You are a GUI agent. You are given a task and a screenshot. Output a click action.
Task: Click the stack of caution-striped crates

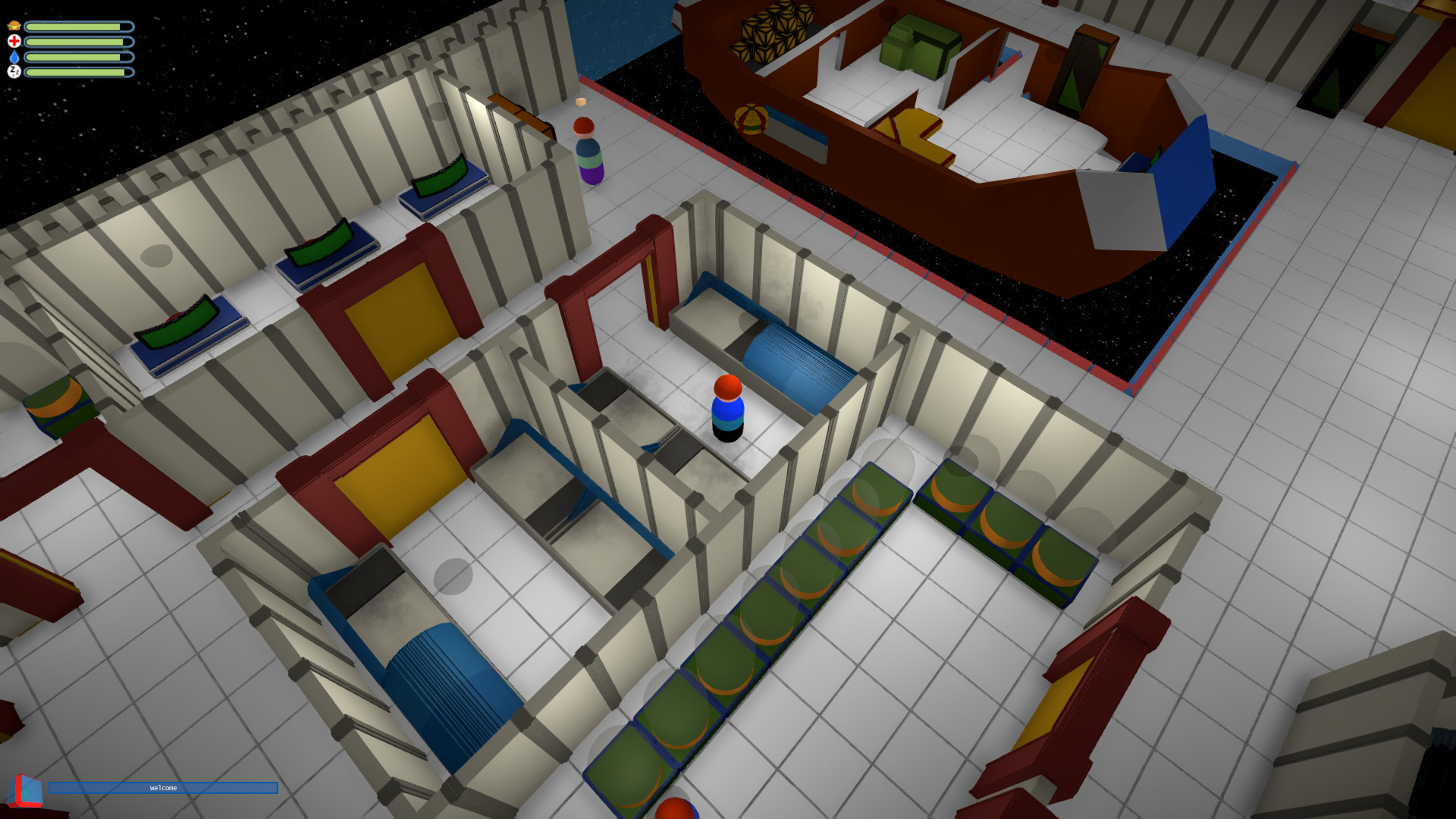pyautogui.click(x=773, y=34)
